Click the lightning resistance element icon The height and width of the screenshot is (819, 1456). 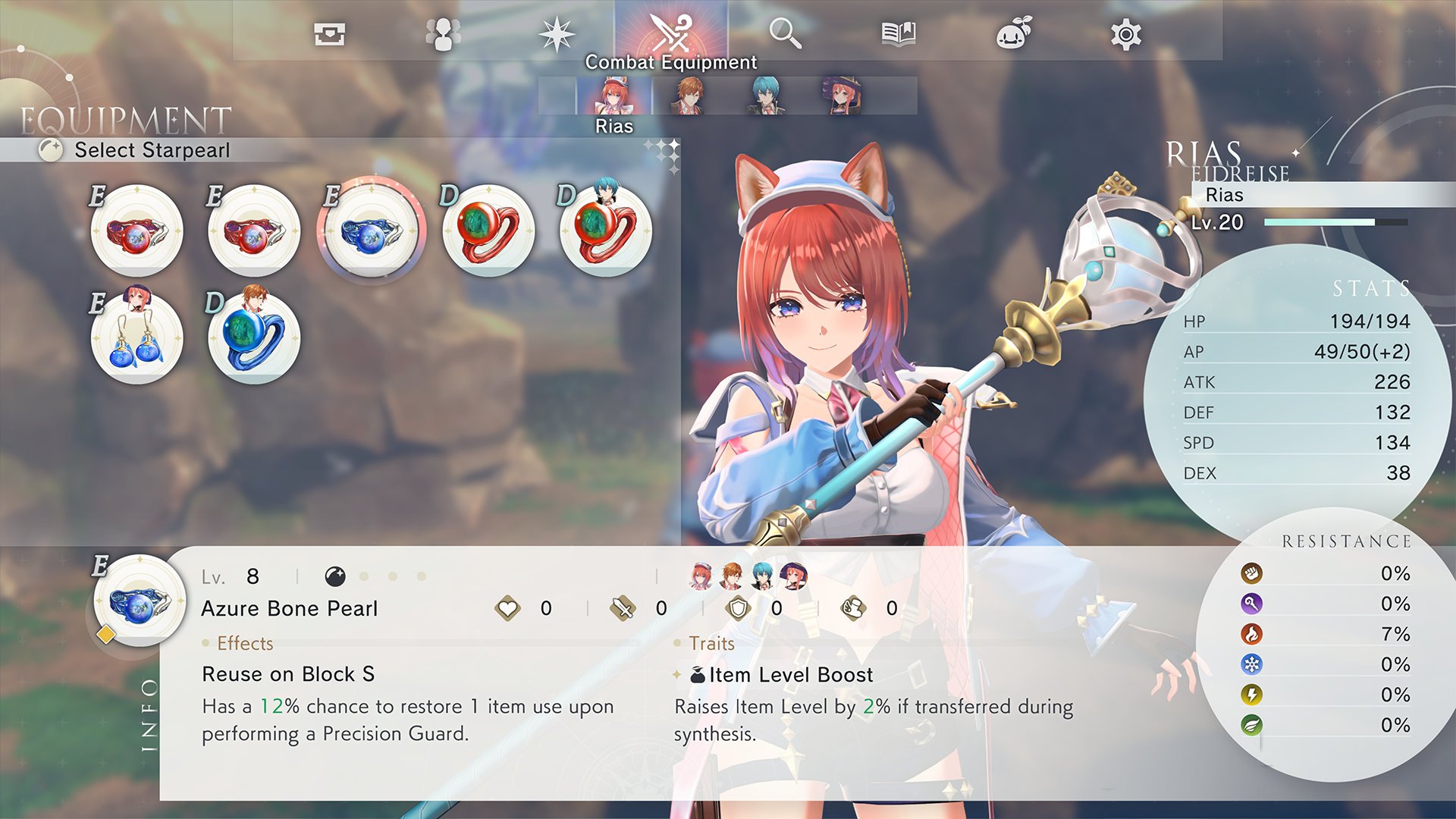tap(1252, 696)
